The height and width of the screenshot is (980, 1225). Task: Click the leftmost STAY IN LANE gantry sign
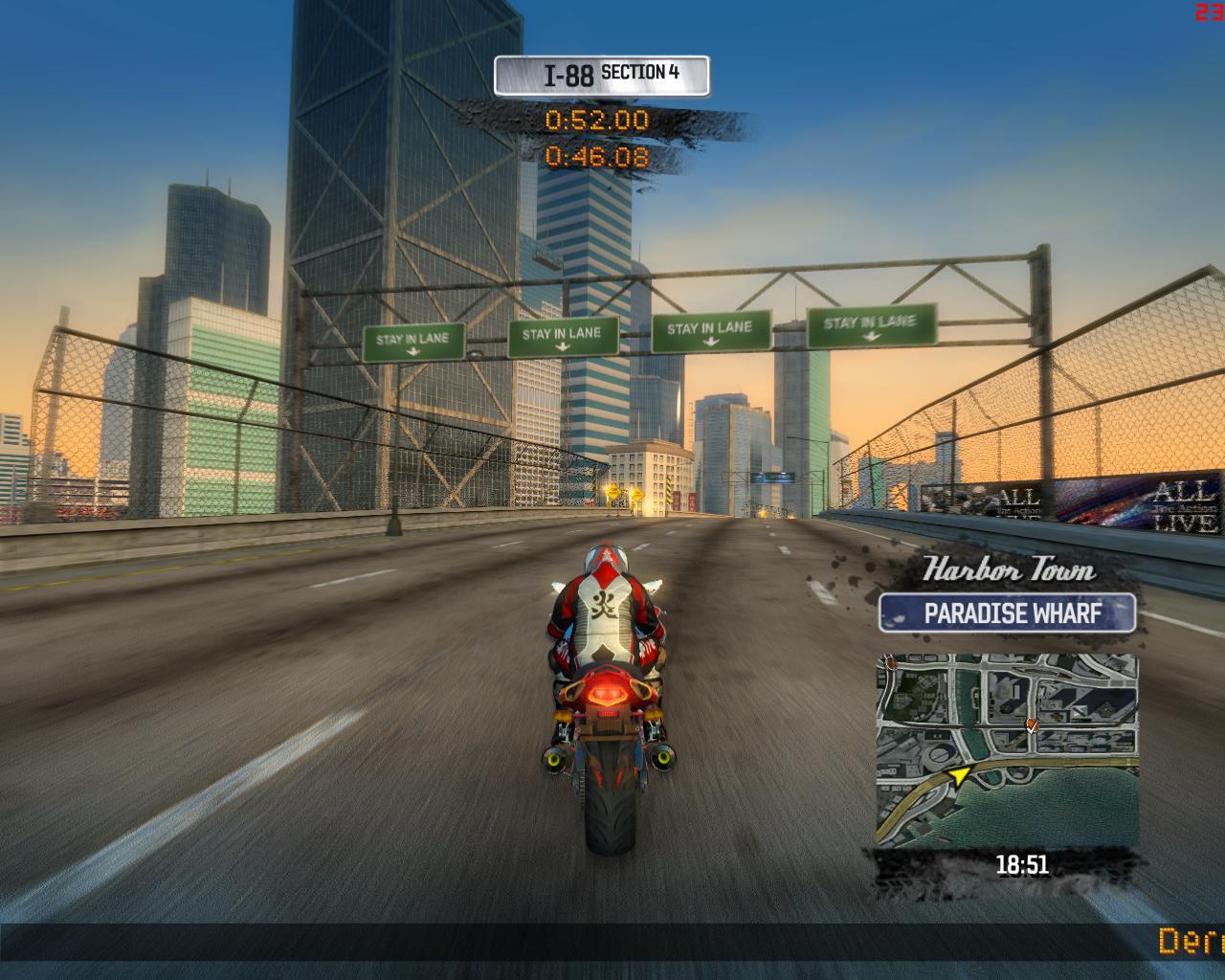412,338
